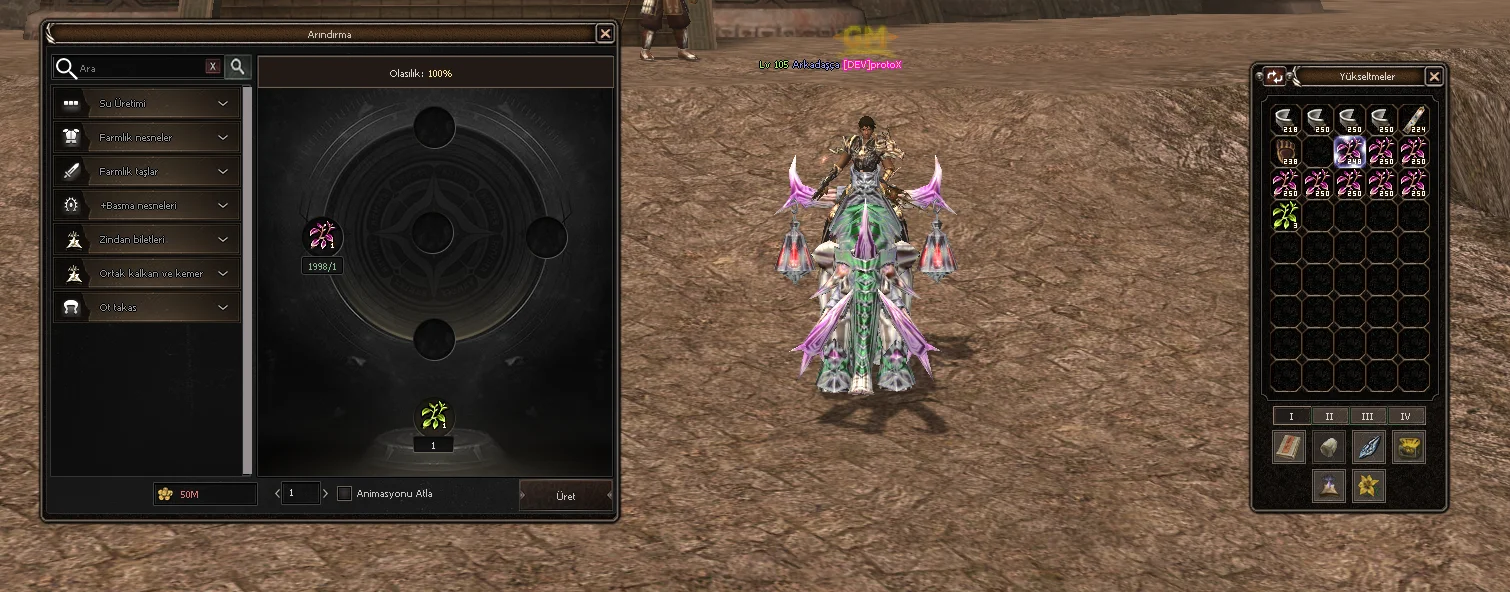Select the green herb result slot
The width and height of the screenshot is (1510, 592).
pos(433,416)
